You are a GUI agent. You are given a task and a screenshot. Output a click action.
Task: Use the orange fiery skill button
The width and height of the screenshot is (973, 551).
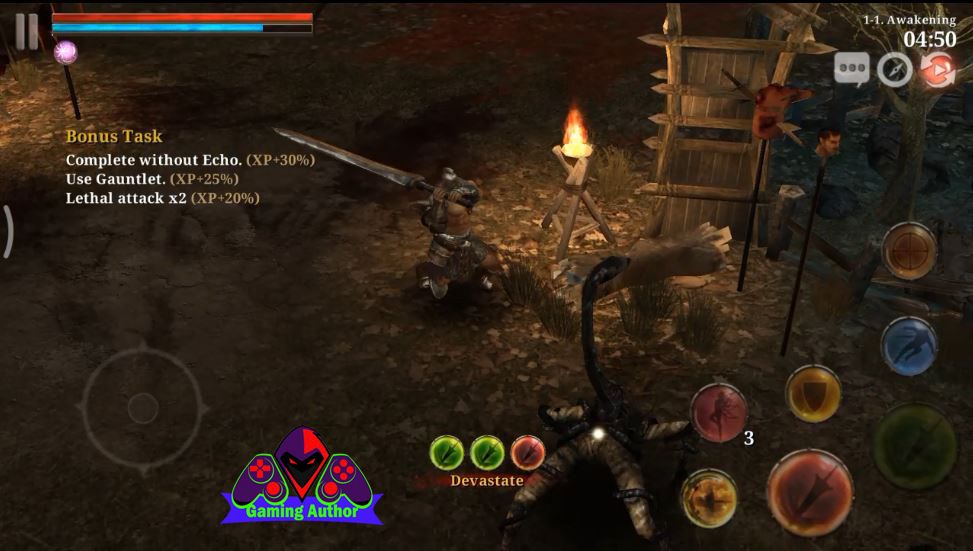pos(709,498)
